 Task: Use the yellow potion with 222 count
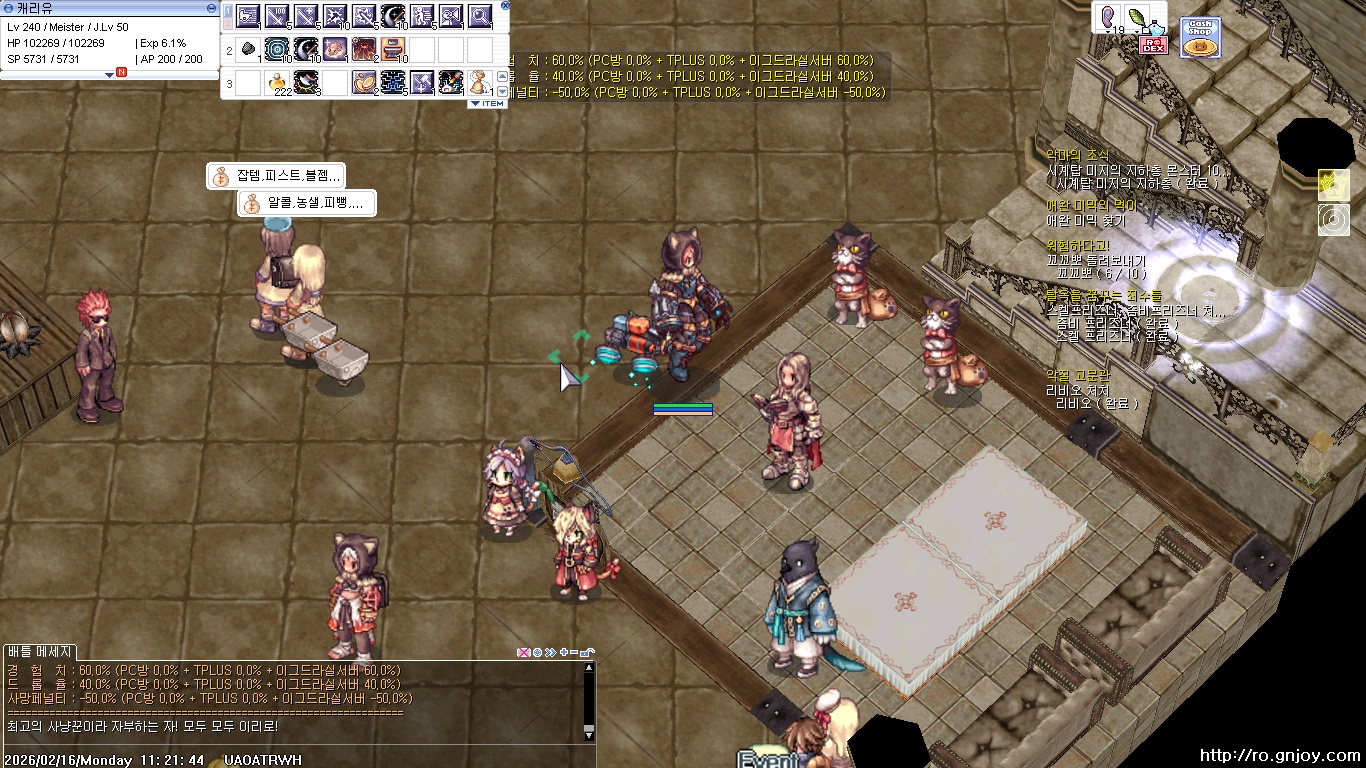(277, 83)
